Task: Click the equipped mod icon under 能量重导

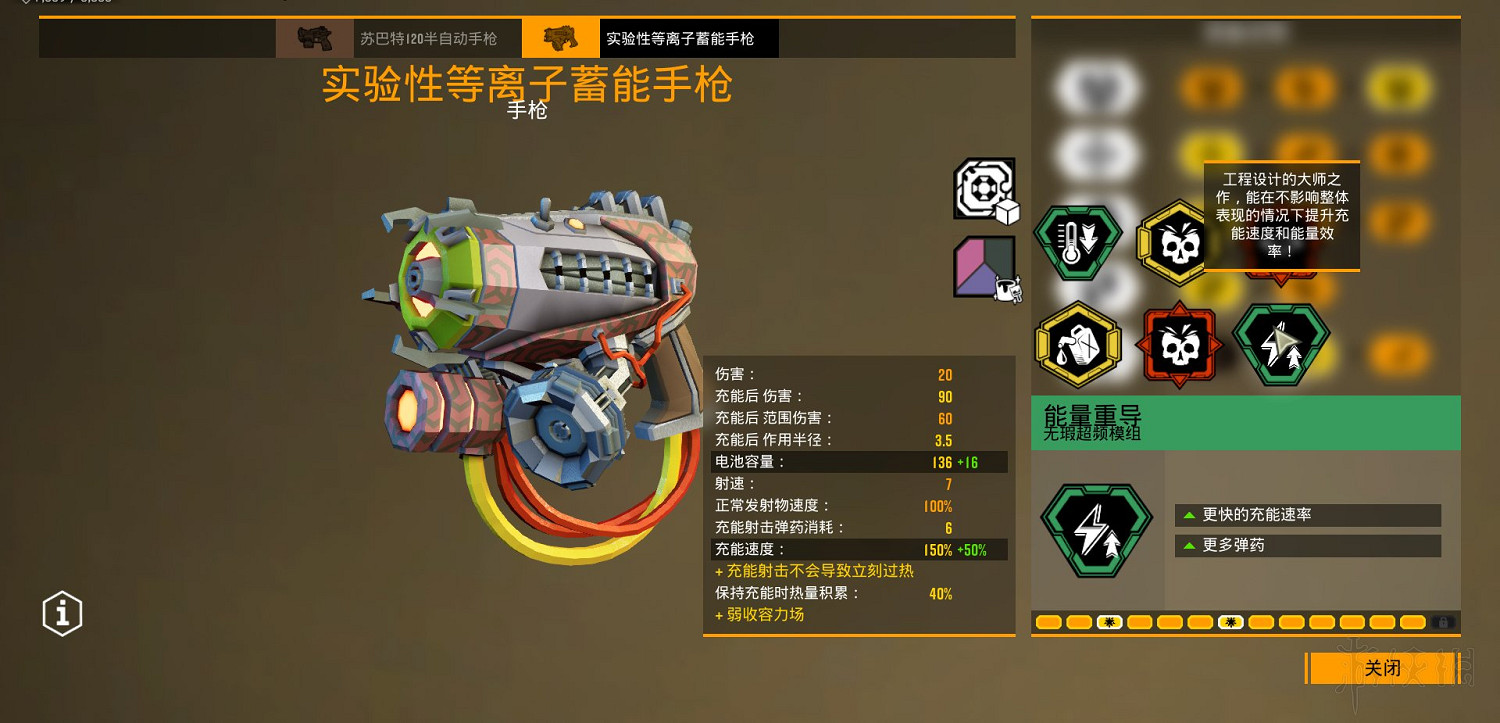Action: pos(1096,528)
